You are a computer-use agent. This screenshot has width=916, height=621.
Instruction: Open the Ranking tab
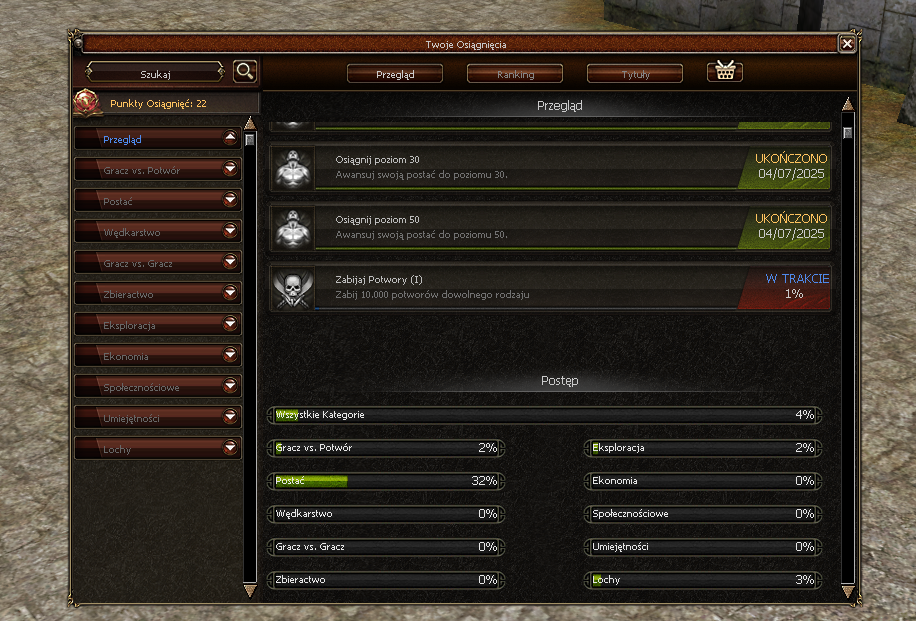tap(515, 74)
